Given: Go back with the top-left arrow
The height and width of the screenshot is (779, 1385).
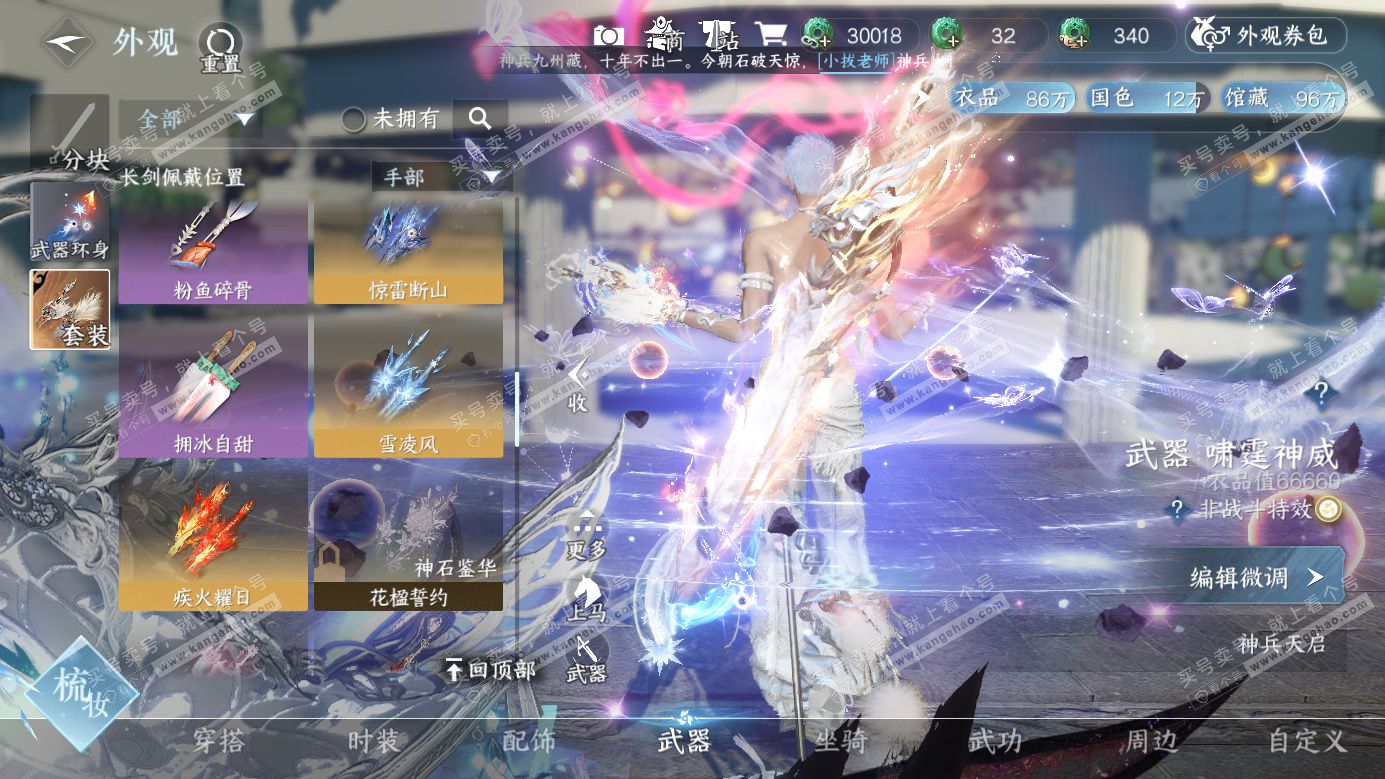Looking at the screenshot, I should pos(67,43).
